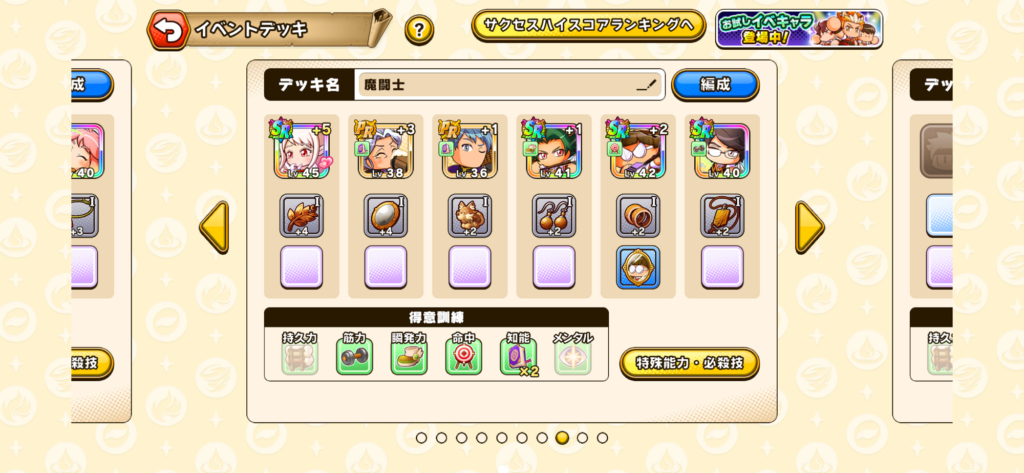Show the next deck with right arrow
This screenshot has width=1024, height=473.
pos(809,227)
